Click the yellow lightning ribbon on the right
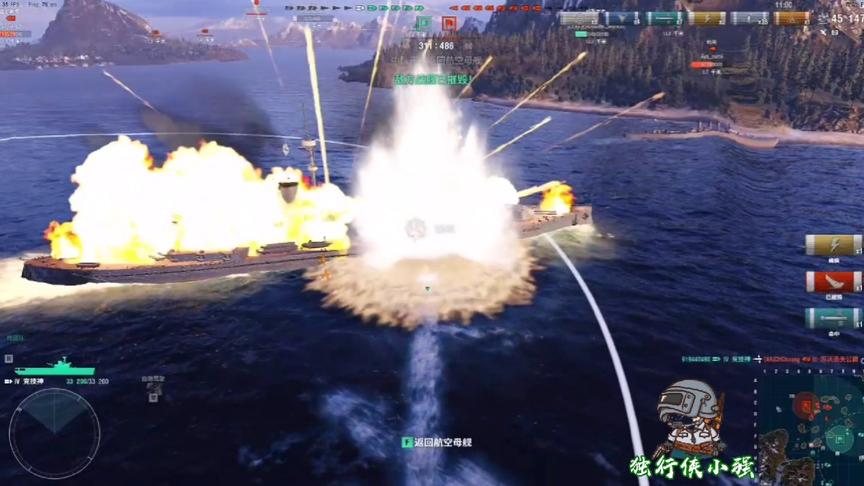The image size is (864, 486). coord(833,244)
